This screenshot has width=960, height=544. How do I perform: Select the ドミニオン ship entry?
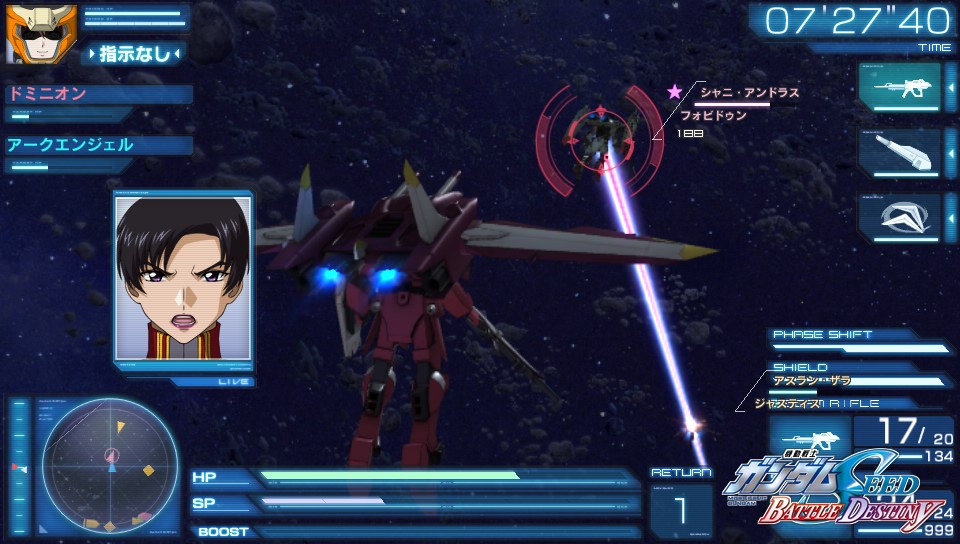coord(98,94)
